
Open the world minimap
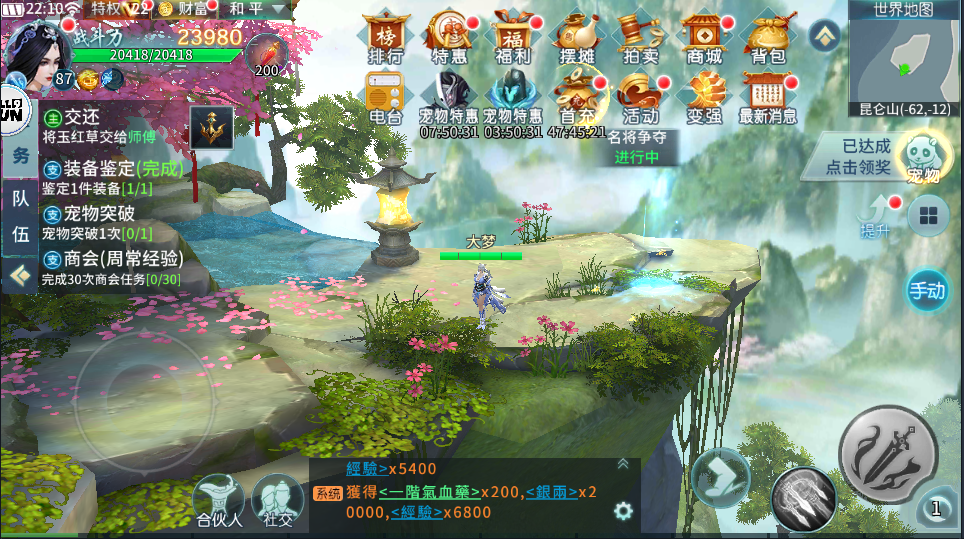(x=904, y=60)
